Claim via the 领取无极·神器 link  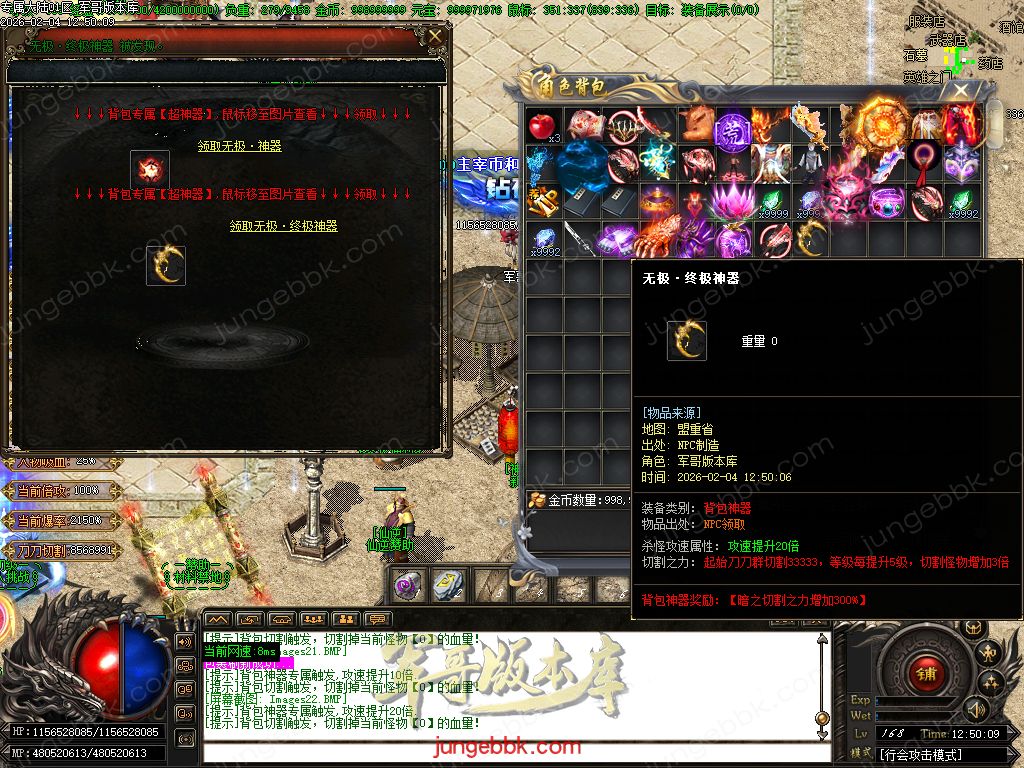tap(240, 146)
